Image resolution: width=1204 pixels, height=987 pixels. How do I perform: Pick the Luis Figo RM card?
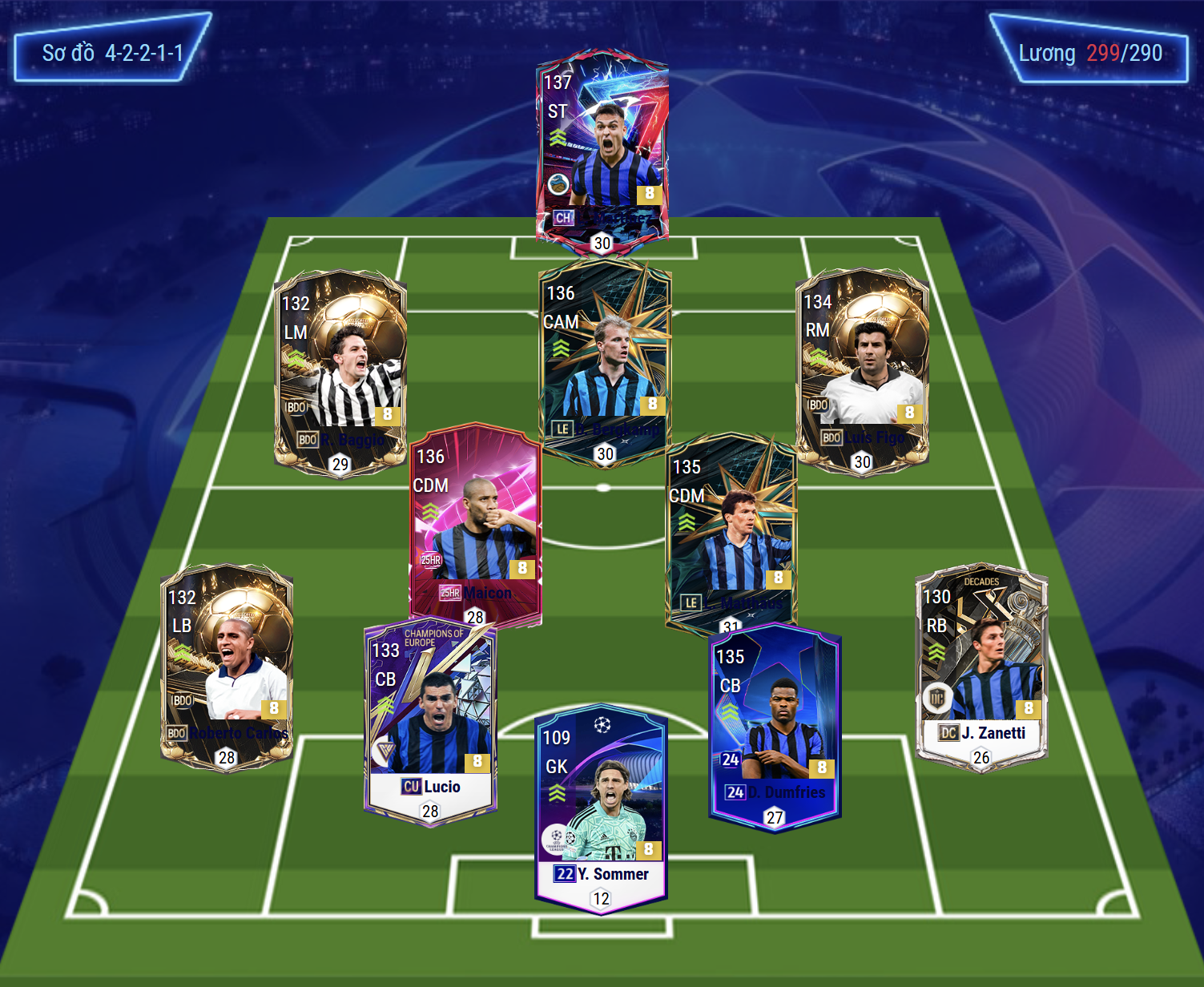(x=862, y=370)
